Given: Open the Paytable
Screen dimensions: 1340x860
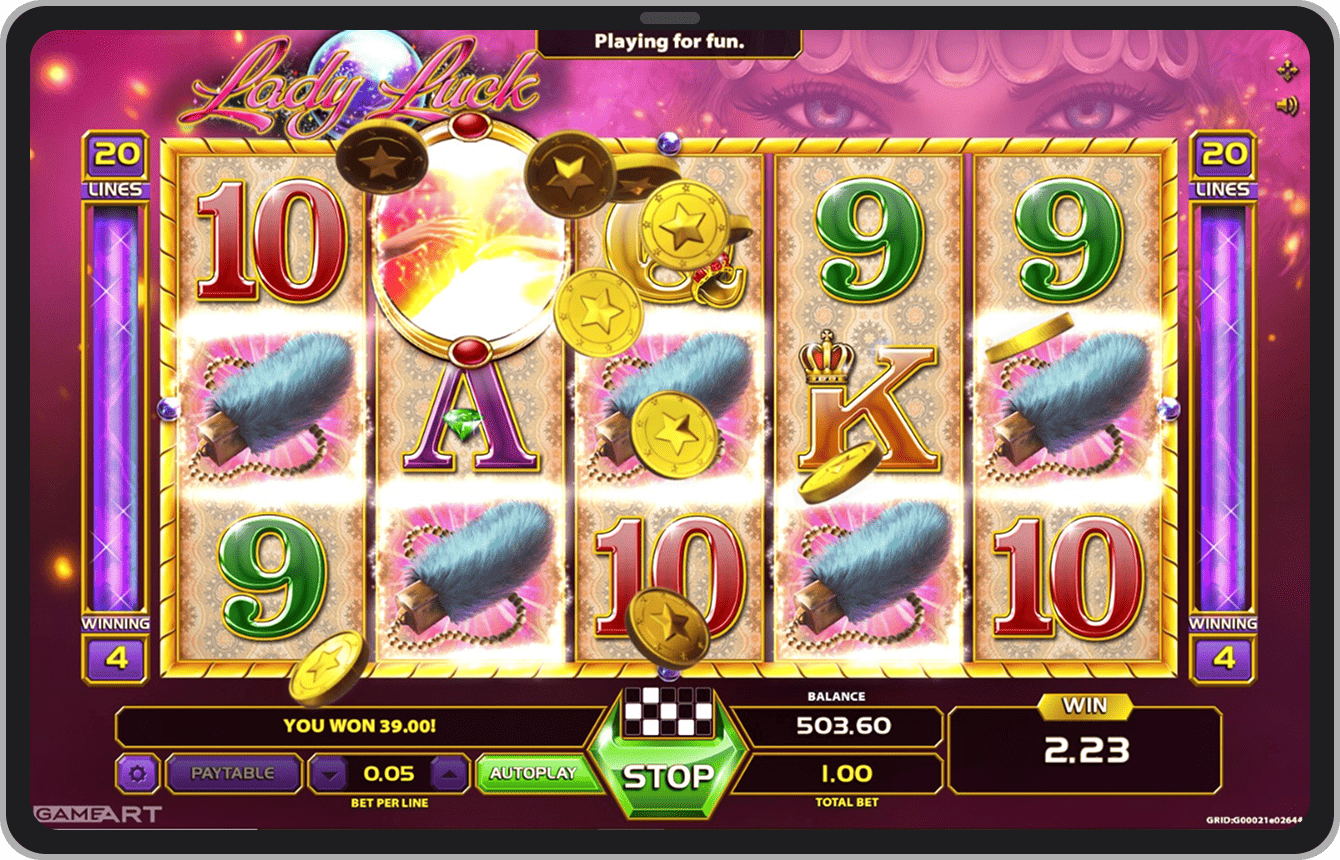Looking at the screenshot, I should 233,773.
